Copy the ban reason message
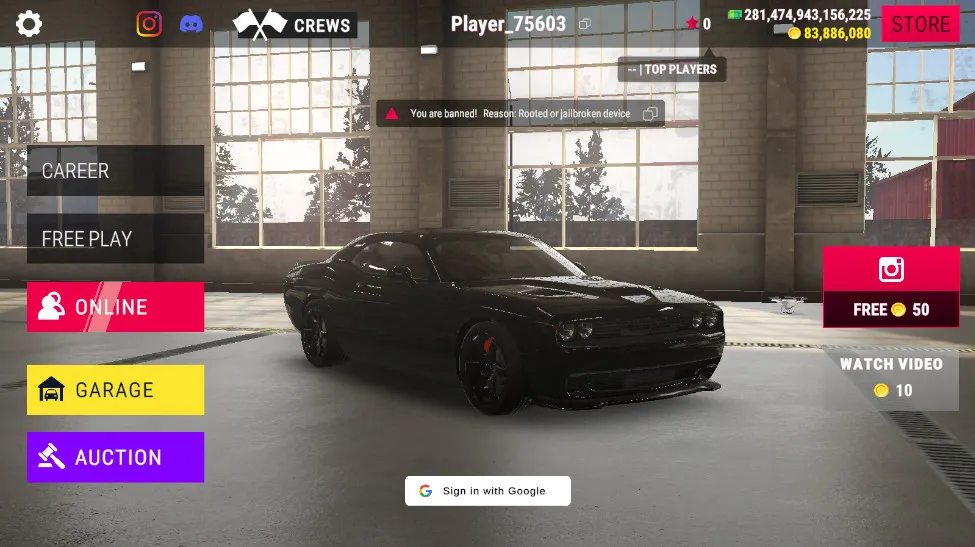 650,114
